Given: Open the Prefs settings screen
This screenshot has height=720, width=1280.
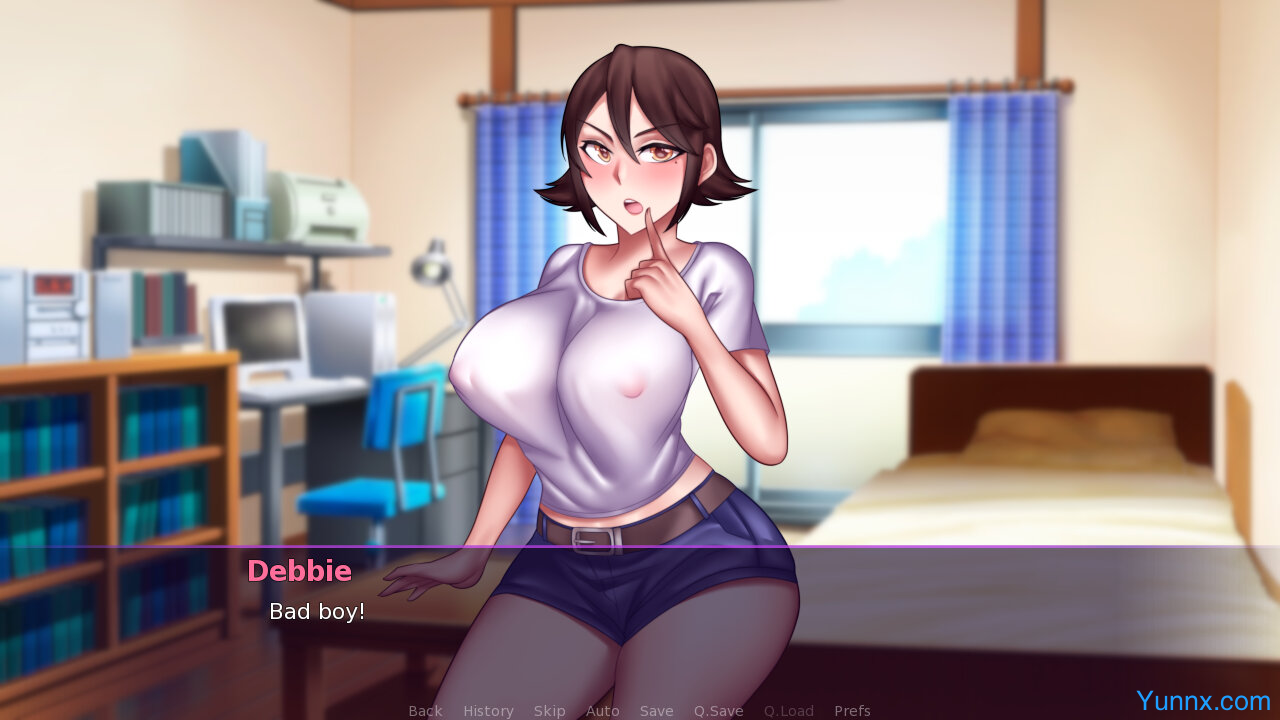Looking at the screenshot, I should 852,711.
